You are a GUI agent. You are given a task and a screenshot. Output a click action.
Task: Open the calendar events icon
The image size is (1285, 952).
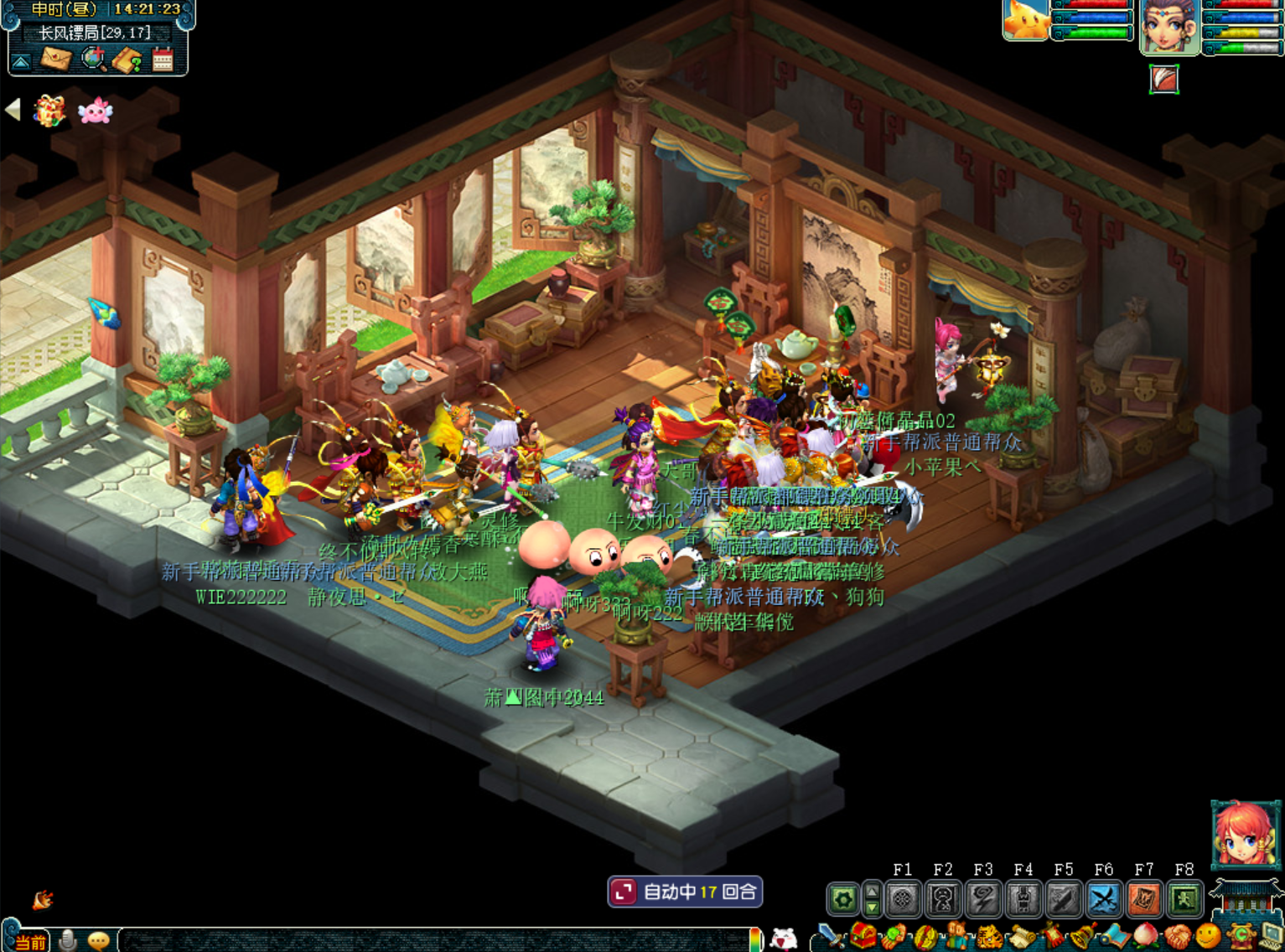(x=163, y=59)
